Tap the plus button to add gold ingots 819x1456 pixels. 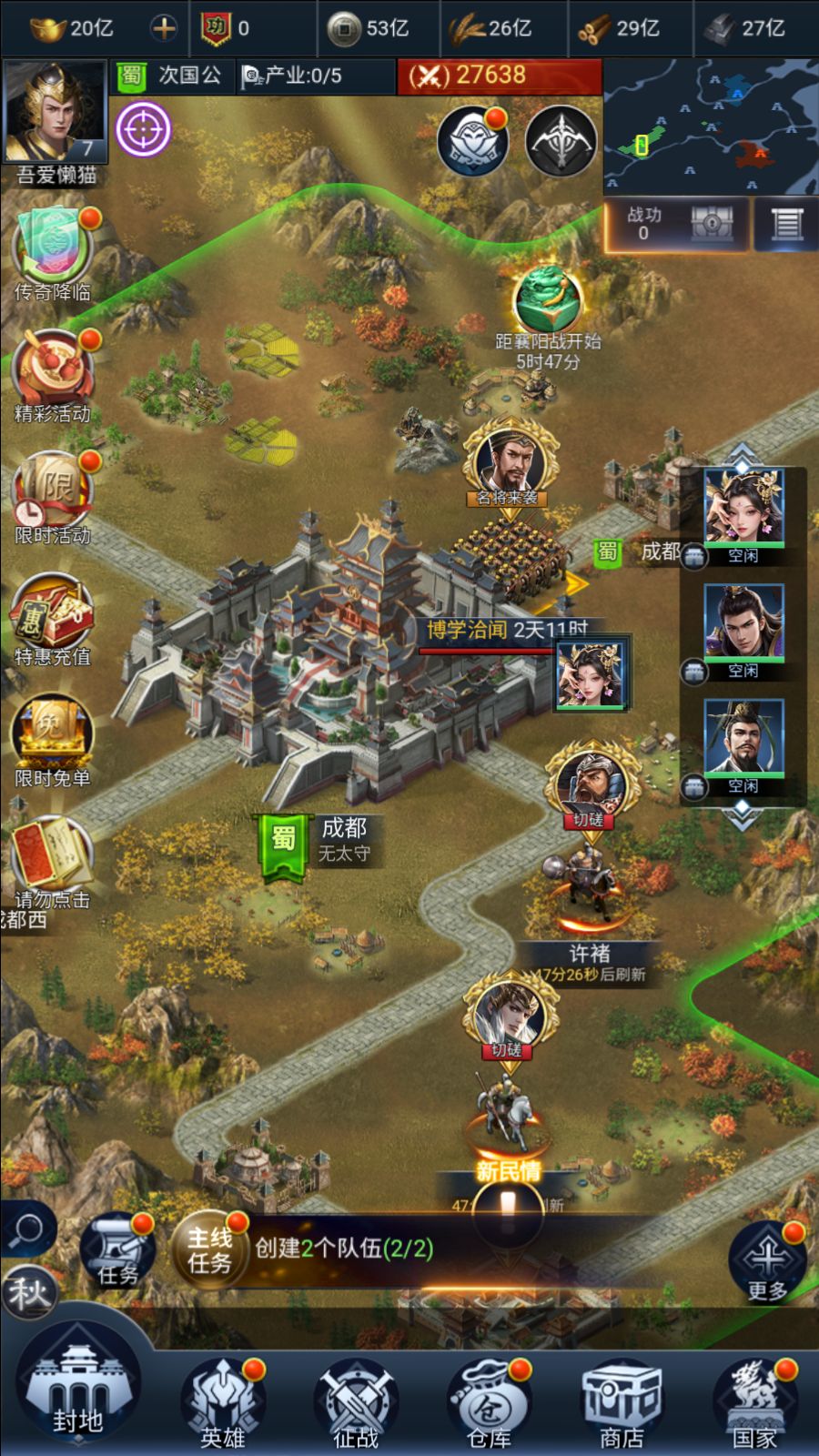164,28
